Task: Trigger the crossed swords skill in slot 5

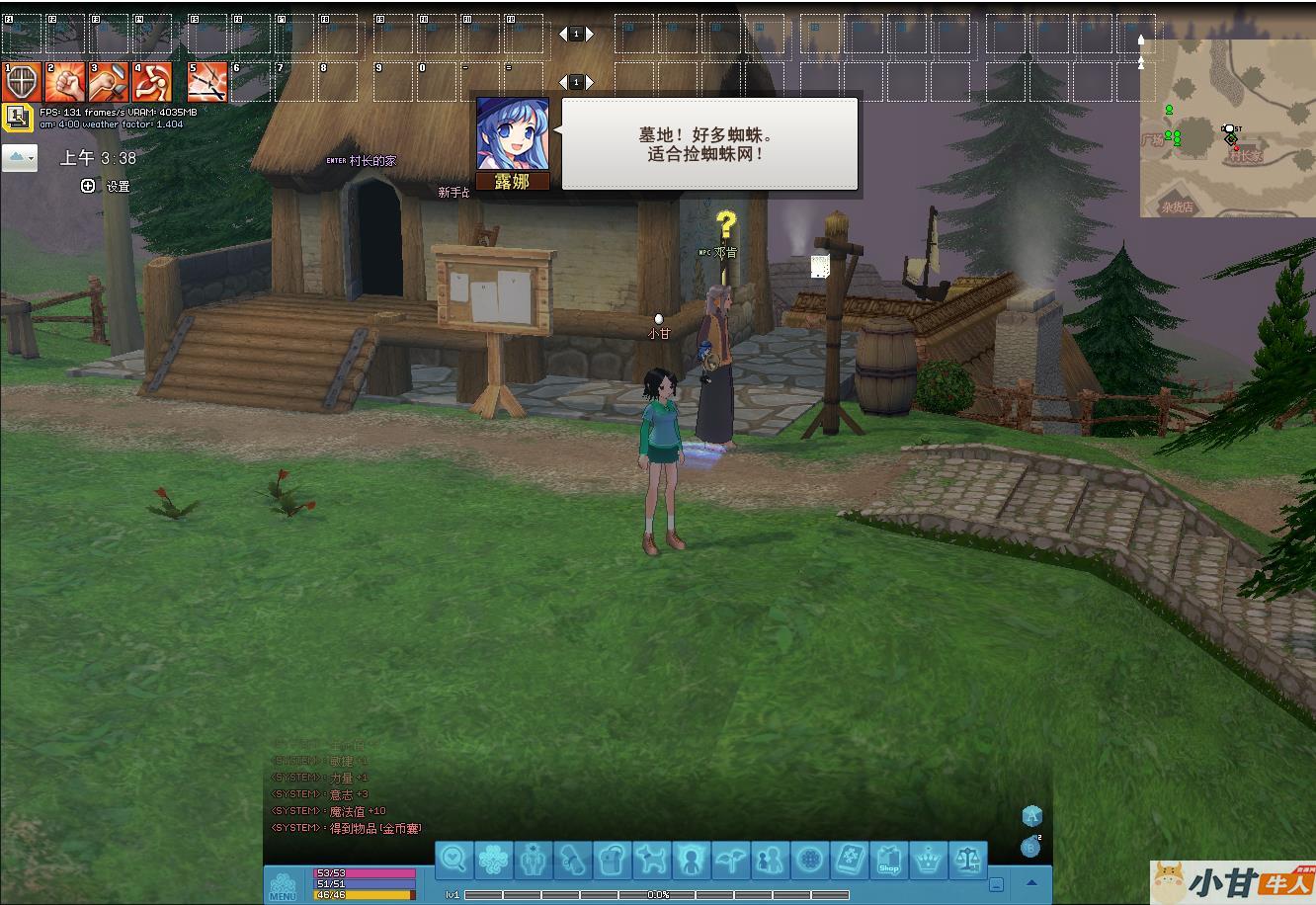Action: [207, 82]
